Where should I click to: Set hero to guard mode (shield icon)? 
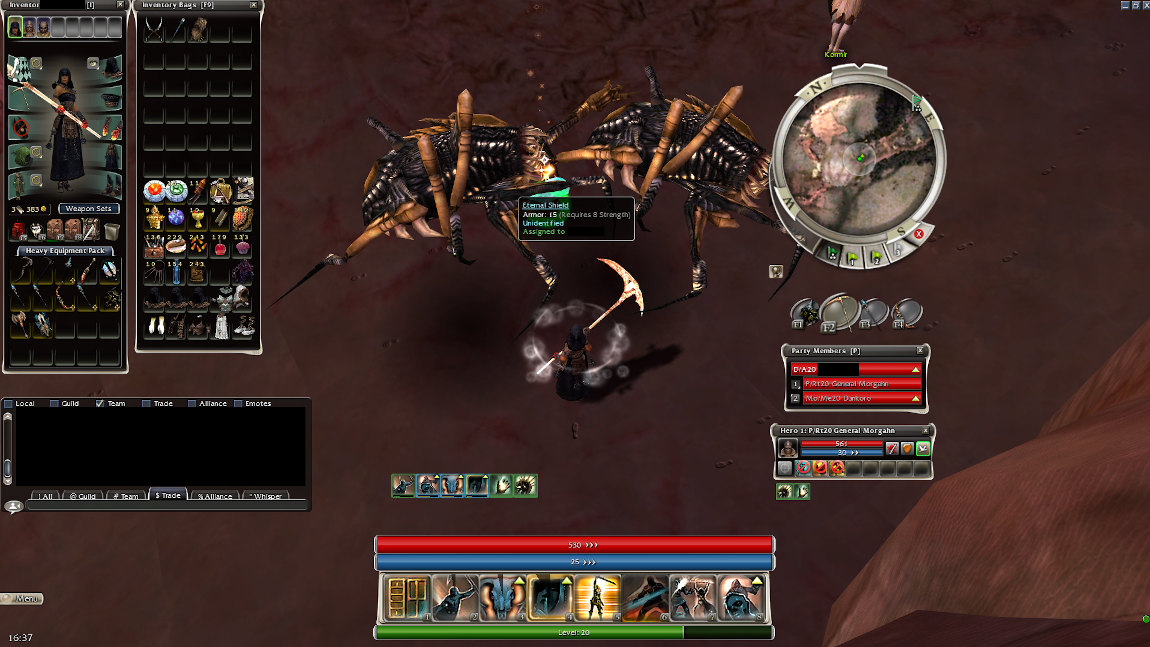click(906, 449)
